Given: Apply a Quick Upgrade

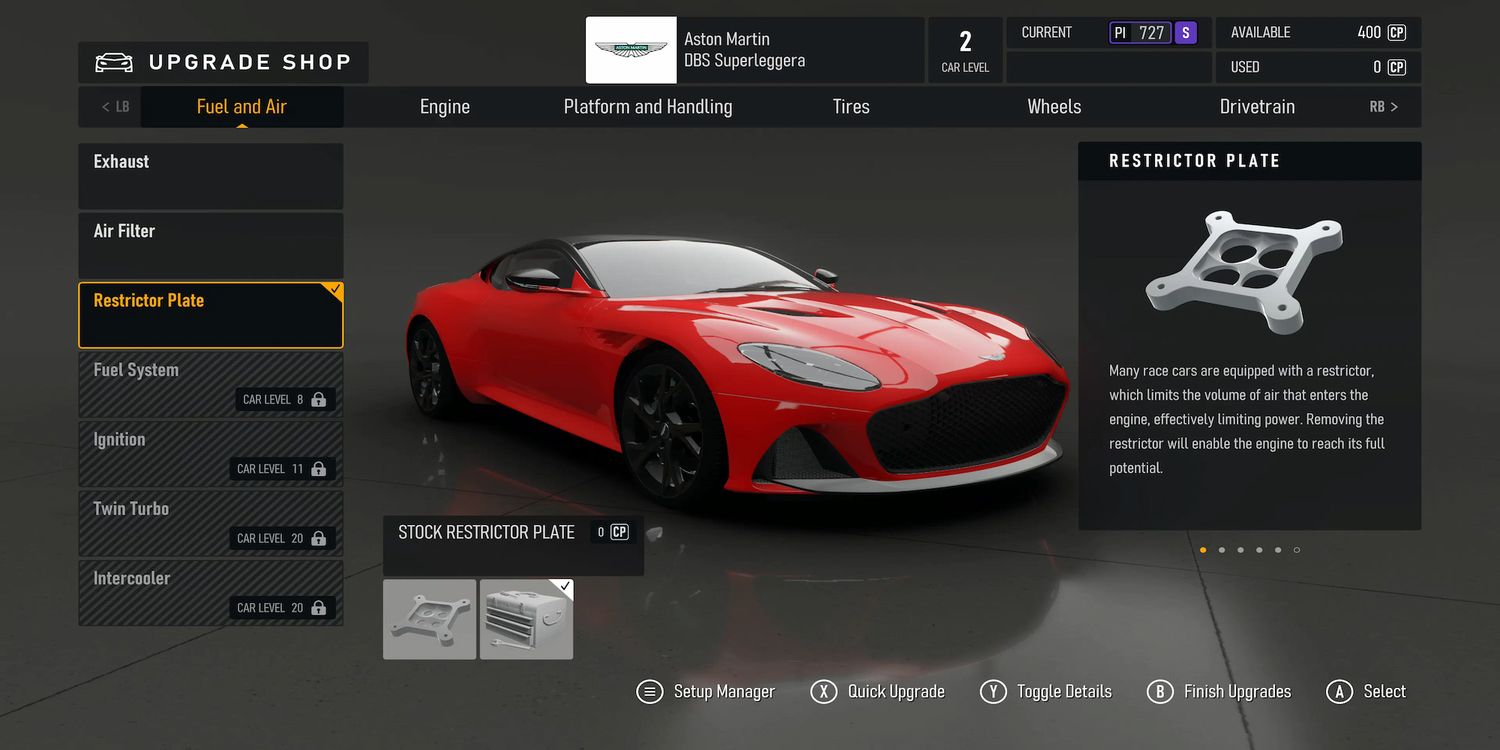Looking at the screenshot, I should (x=878, y=692).
